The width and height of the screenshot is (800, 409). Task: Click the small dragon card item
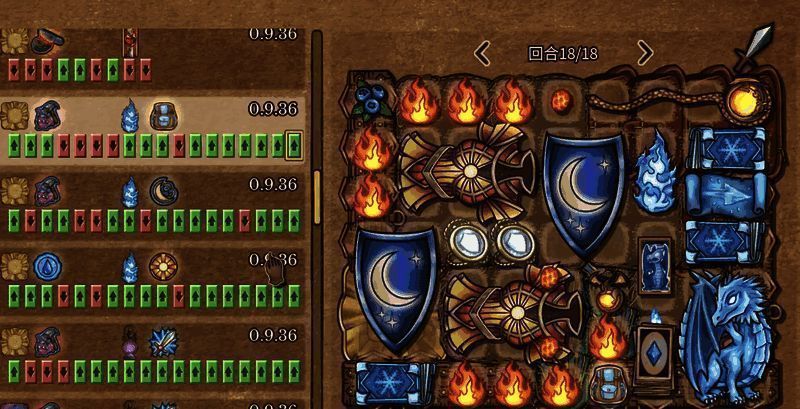655,264
